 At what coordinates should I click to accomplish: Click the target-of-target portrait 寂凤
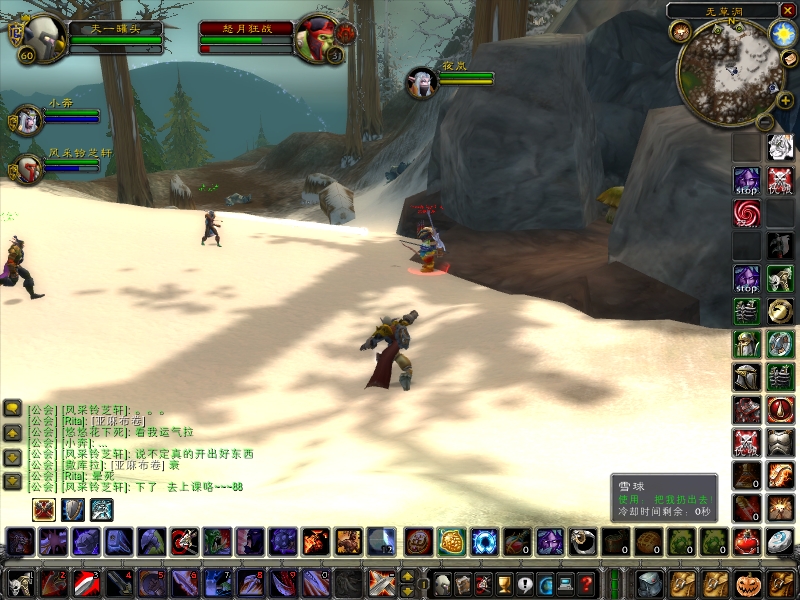coord(420,82)
